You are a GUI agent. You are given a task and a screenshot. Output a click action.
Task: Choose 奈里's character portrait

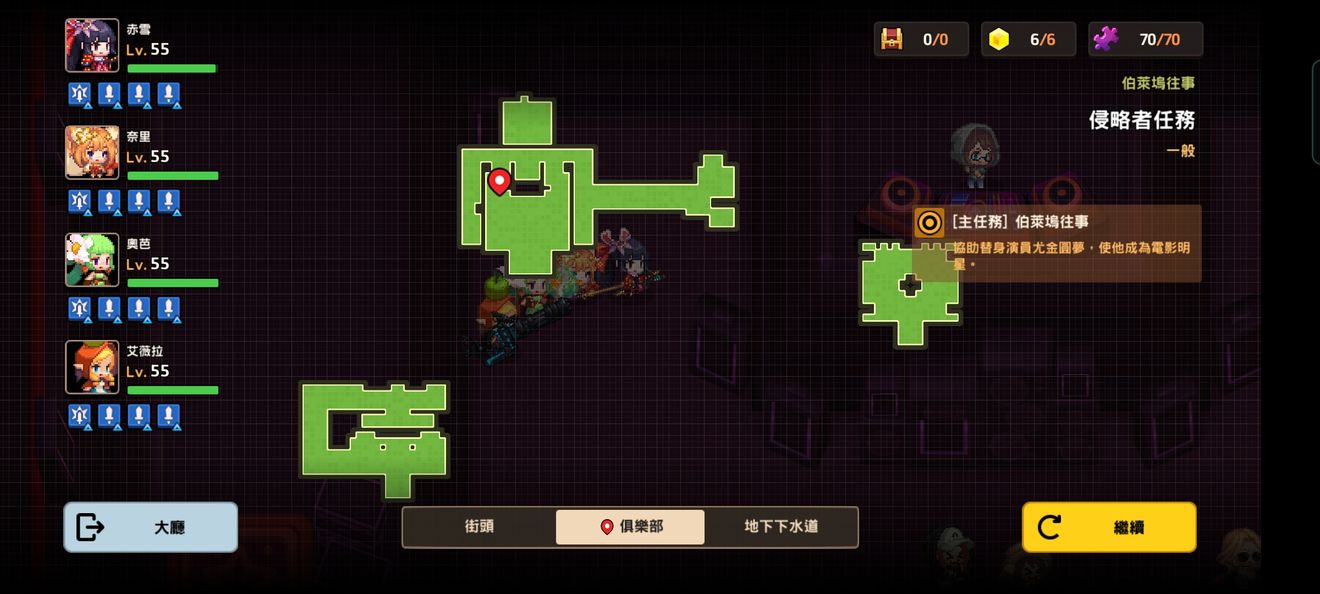pyautogui.click(x=92, y=153)
